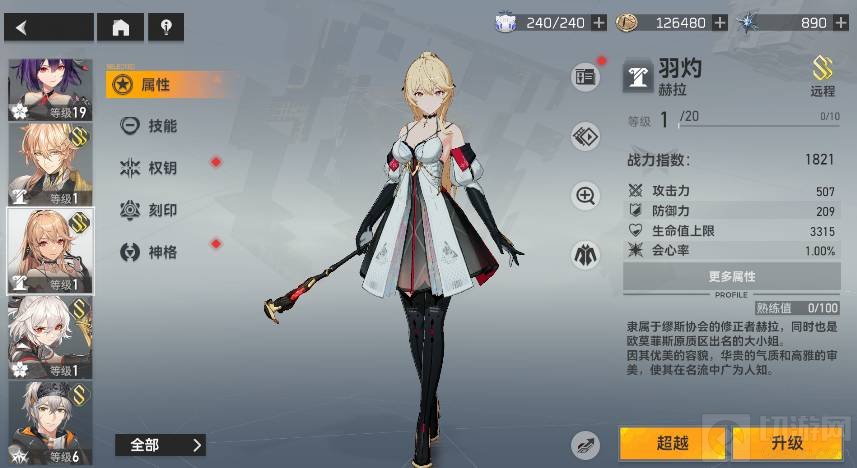Open the lightbulb hint button
Viewport: 857px width, 468px height.
click(x=165, y=27)
